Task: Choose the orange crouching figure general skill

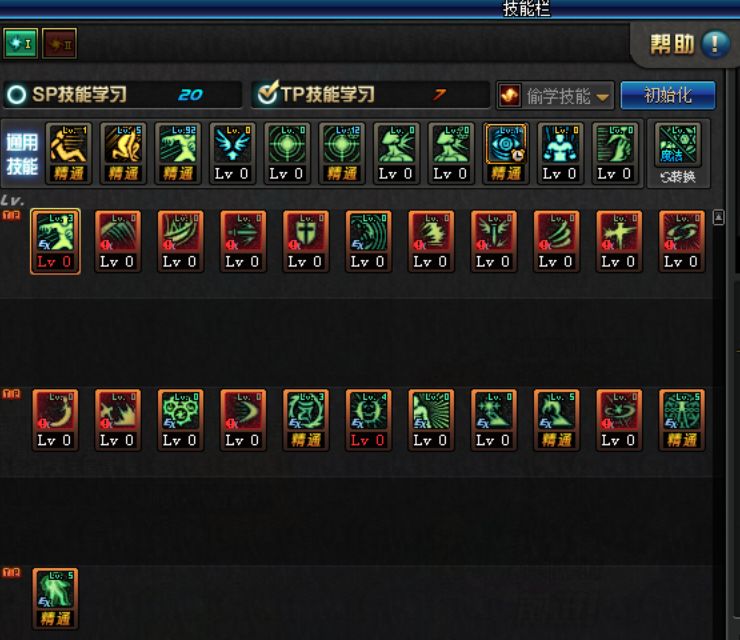Action: [69, 145]
